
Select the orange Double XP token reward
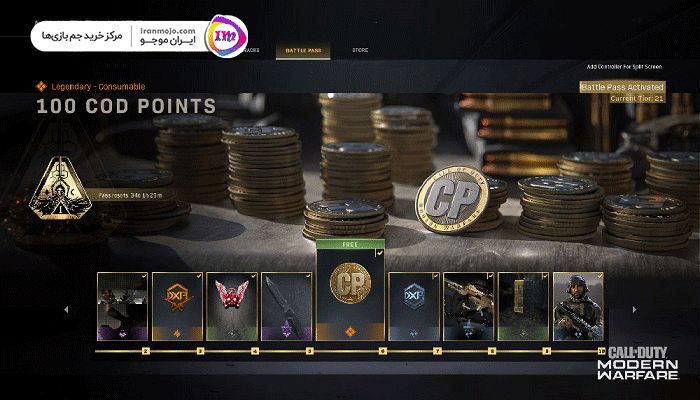177,305
